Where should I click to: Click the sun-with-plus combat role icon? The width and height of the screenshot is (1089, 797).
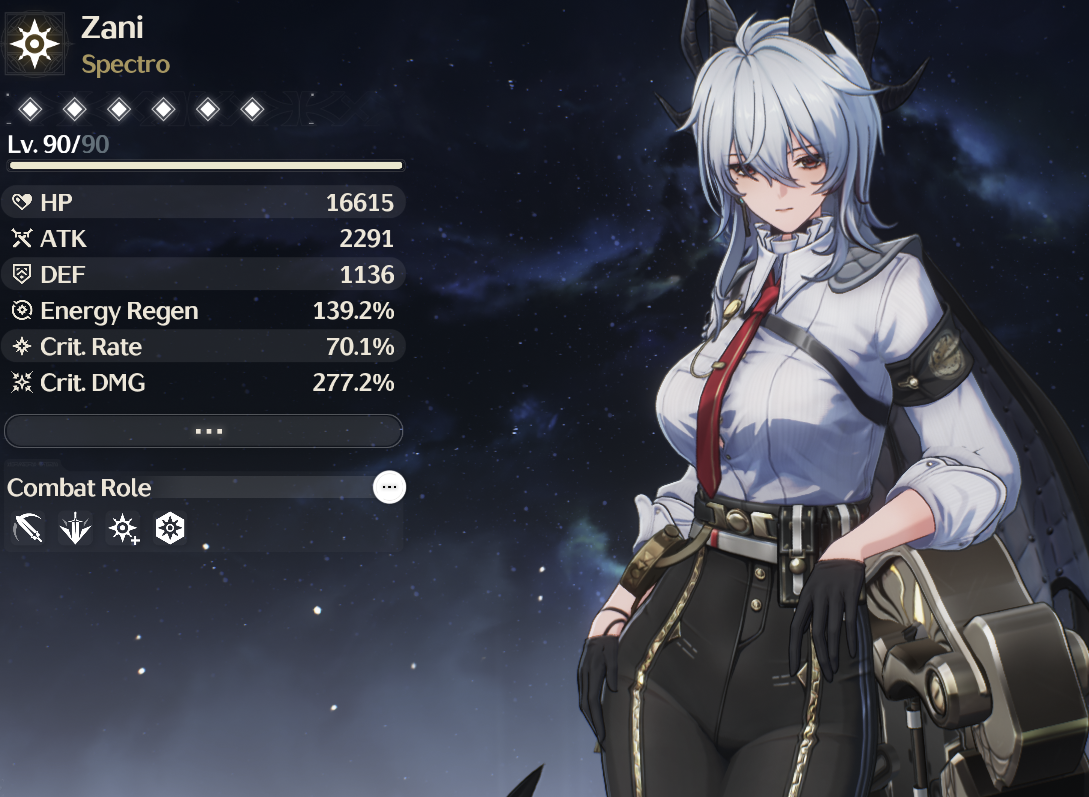tap(123, 529)
